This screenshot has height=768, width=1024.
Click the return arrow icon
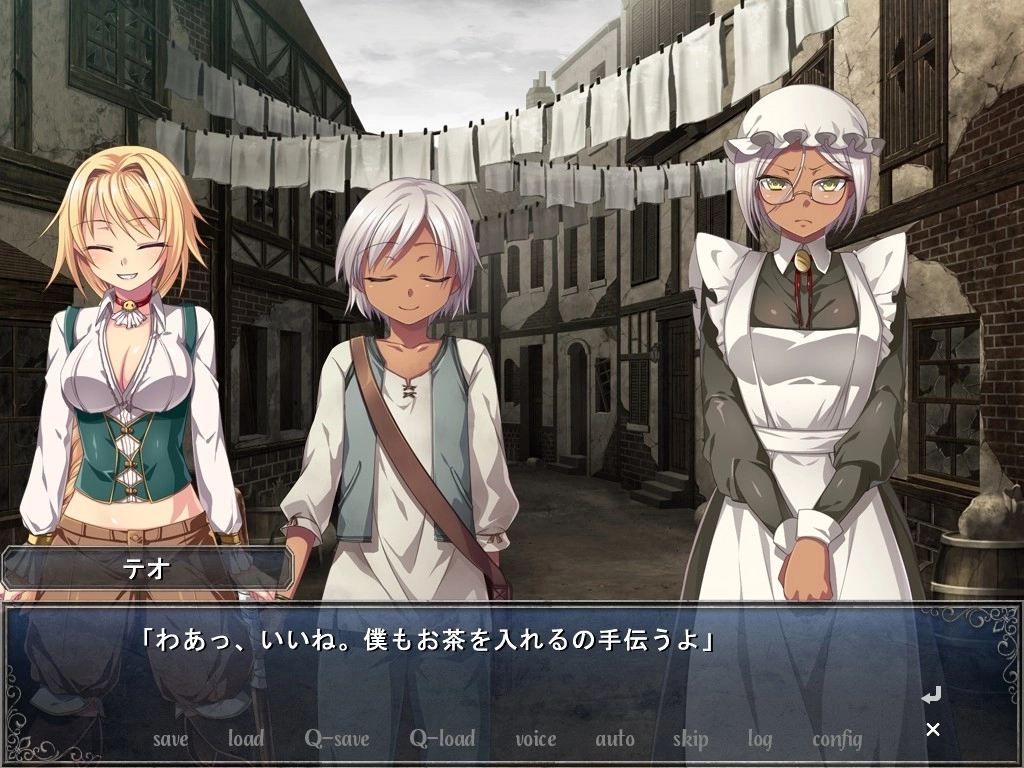click(x=931, y=694)
